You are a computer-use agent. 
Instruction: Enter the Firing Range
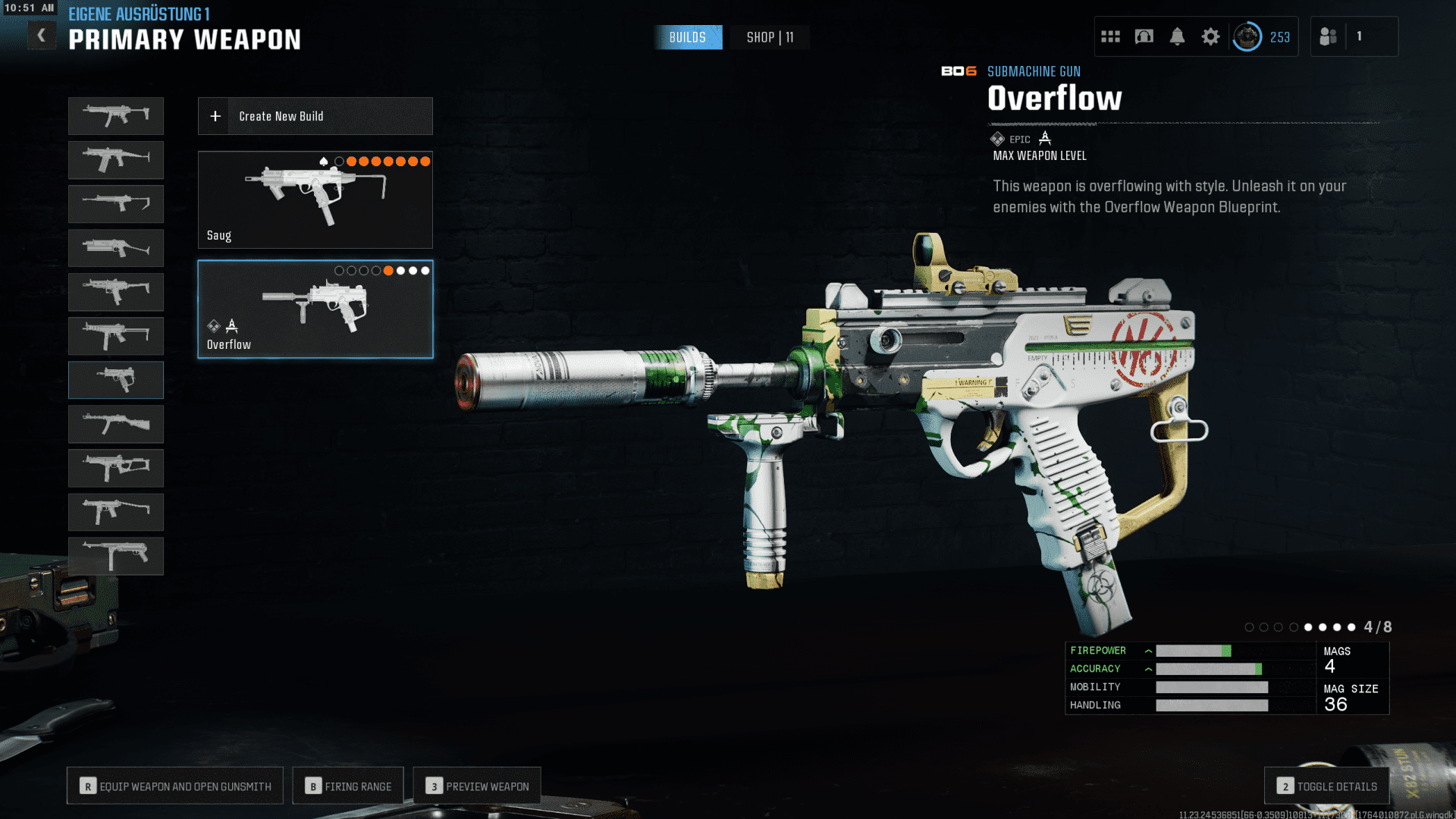pos(348,786)
